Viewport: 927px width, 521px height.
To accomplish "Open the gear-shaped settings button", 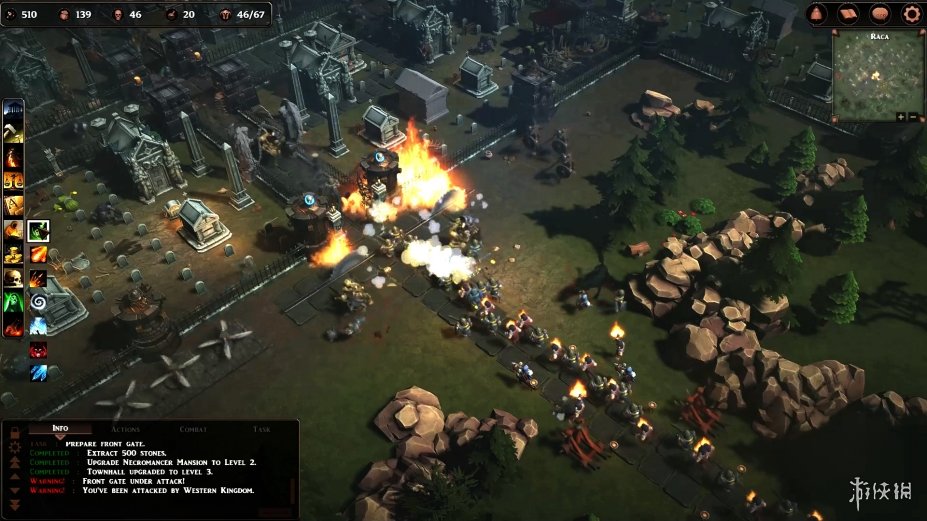I will pyautogui.click(x=911, y=14).
